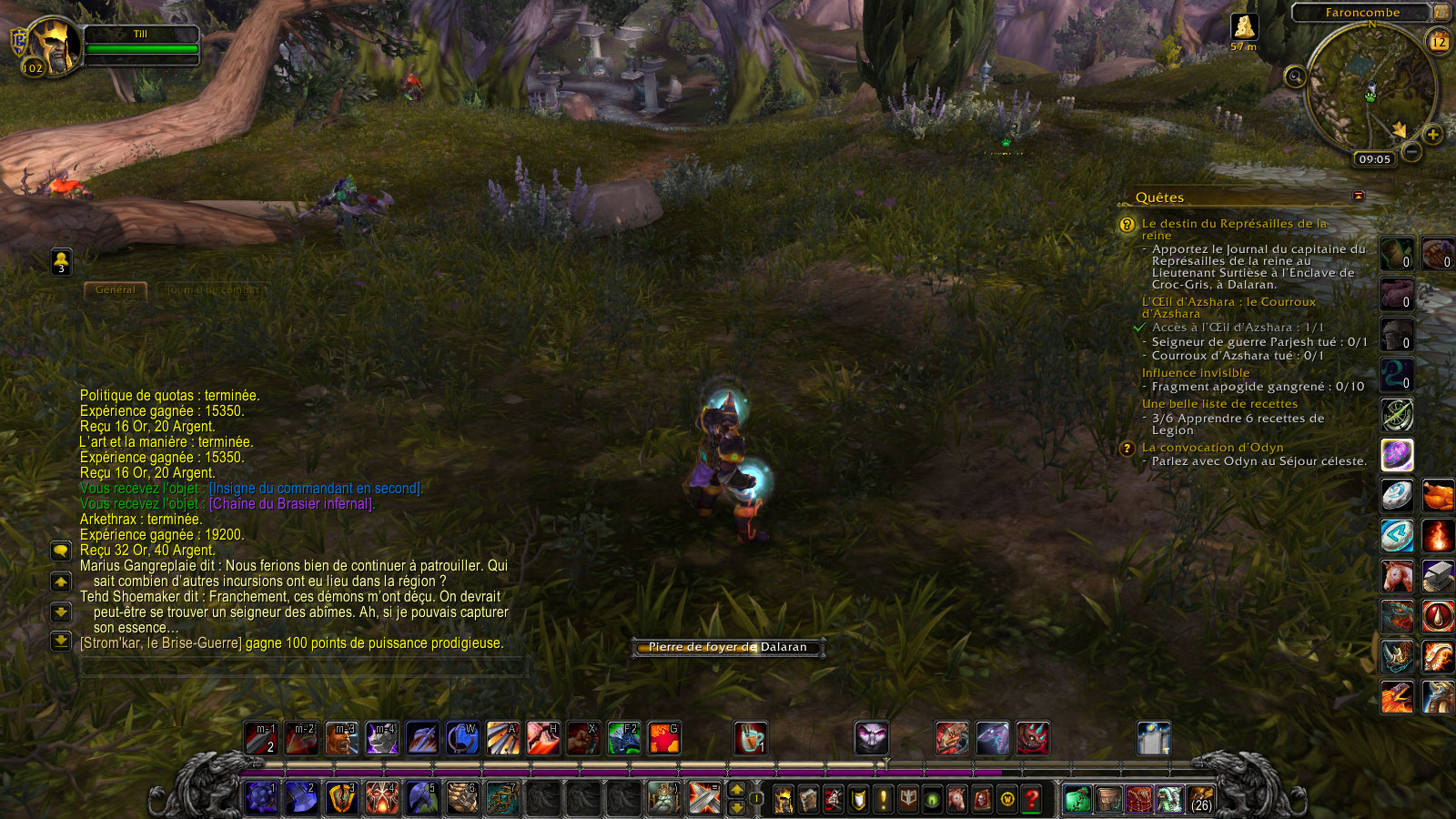
Task: Activate the shouting warrior ability m-3
Action: (x=342, y=739)
